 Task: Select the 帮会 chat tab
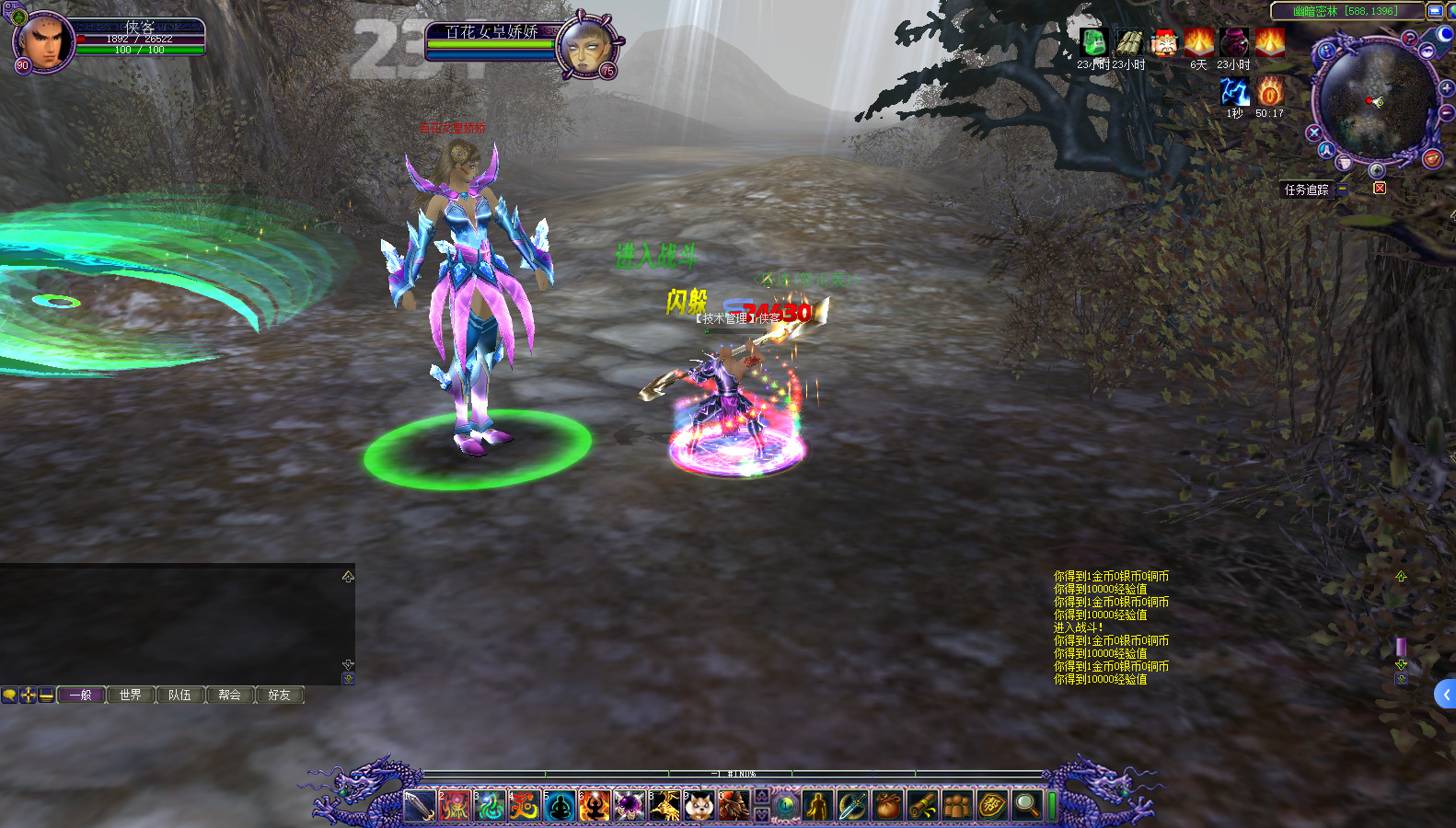click(230, 695)
